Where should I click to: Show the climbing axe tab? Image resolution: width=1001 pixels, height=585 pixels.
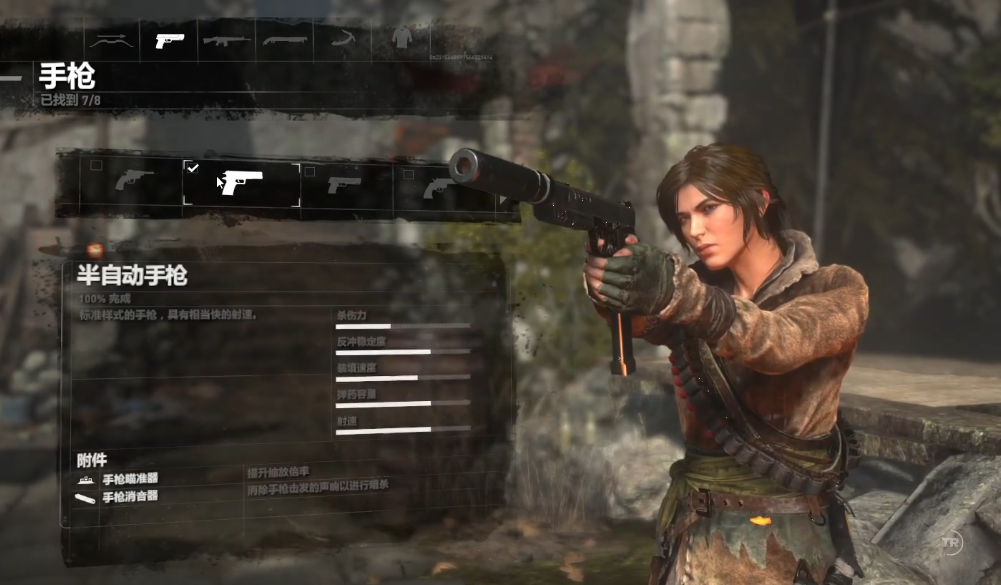[343, 41]
